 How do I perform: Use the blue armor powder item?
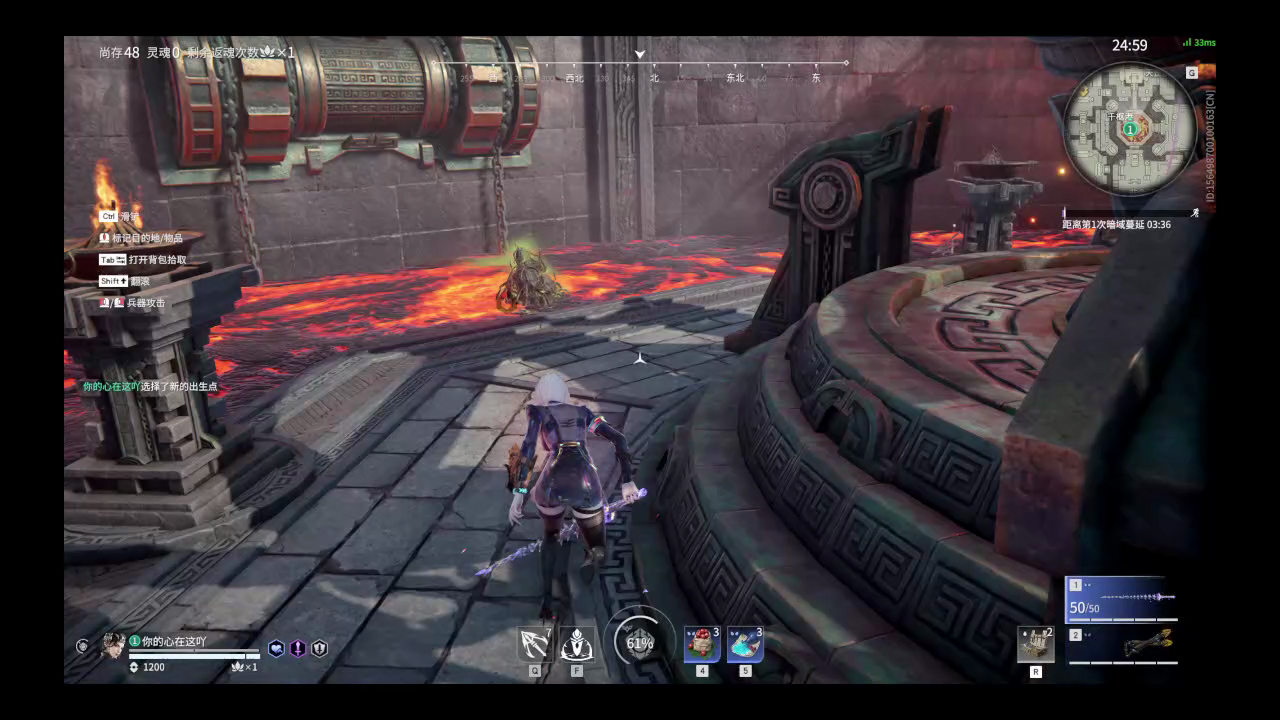pyautogui.click(x=745, y=645)
